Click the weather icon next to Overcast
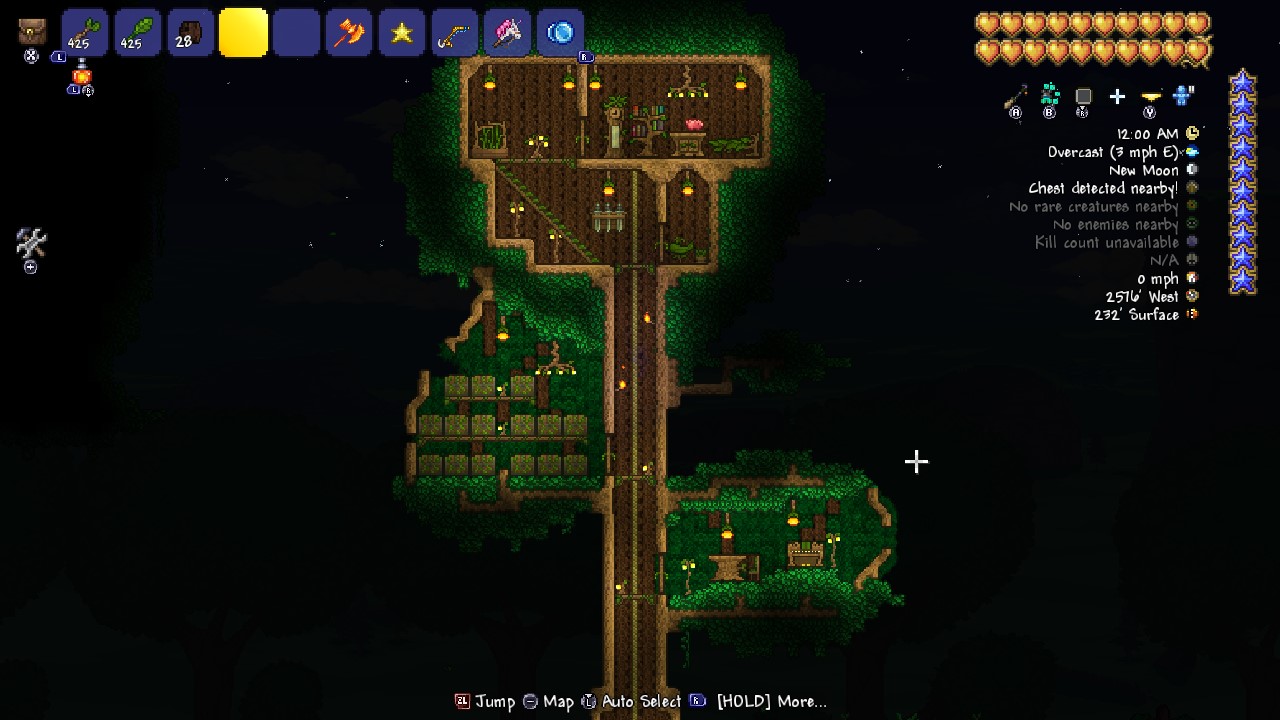 click(x=1190, y=151)
